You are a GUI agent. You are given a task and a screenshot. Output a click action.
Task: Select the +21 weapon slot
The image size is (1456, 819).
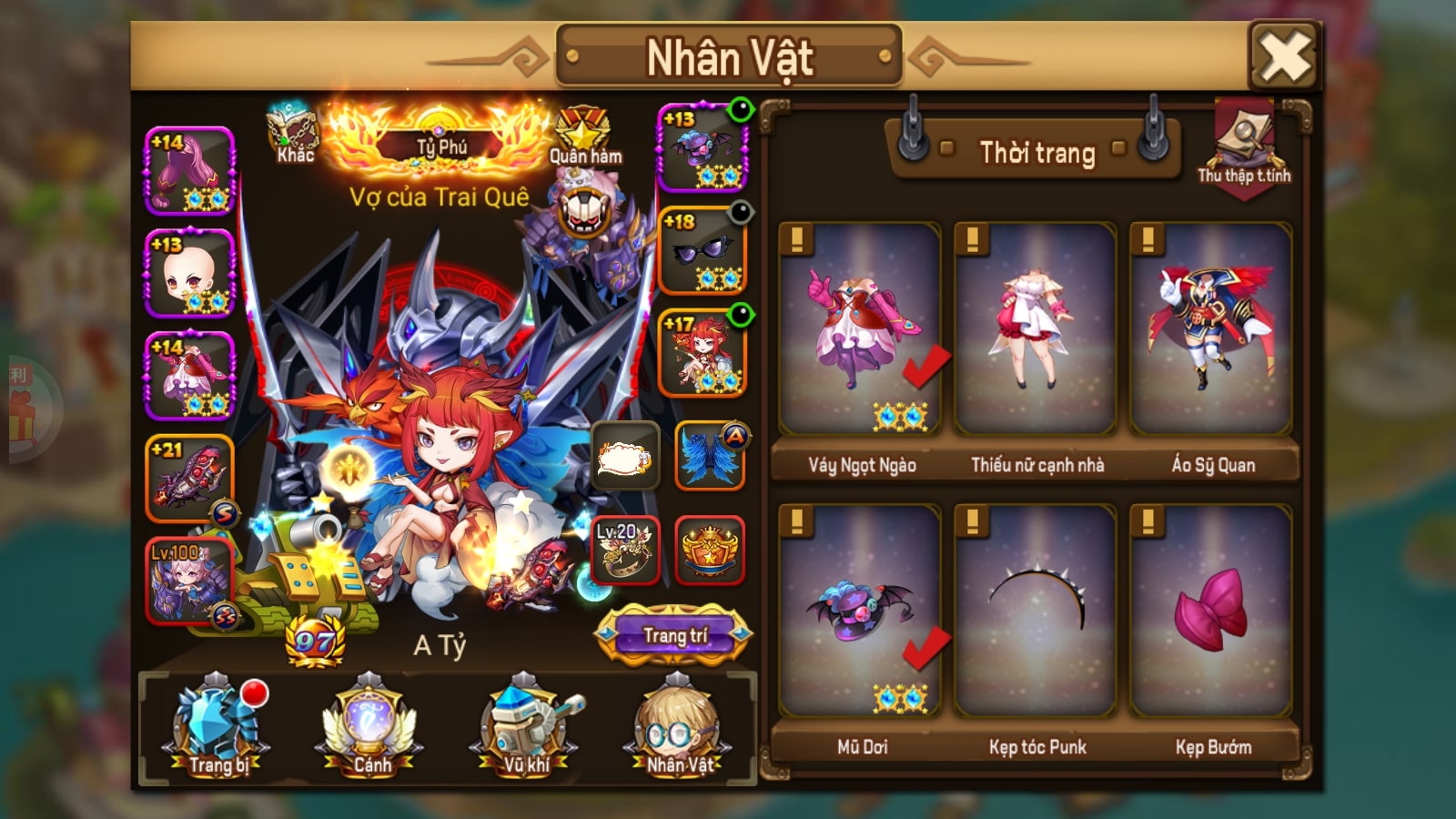(190, 479)
